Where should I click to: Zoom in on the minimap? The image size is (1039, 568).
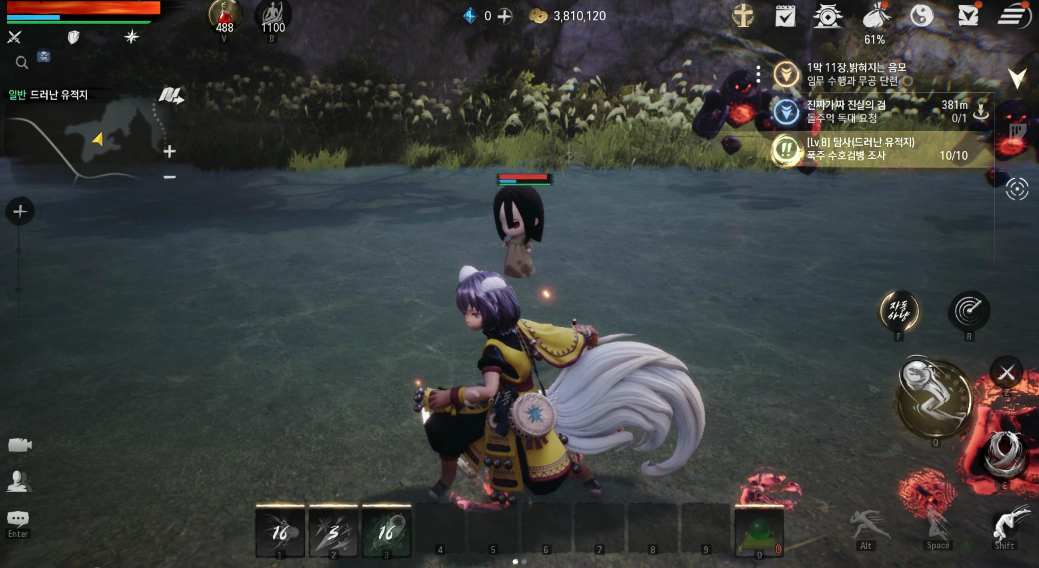point(169,152)
